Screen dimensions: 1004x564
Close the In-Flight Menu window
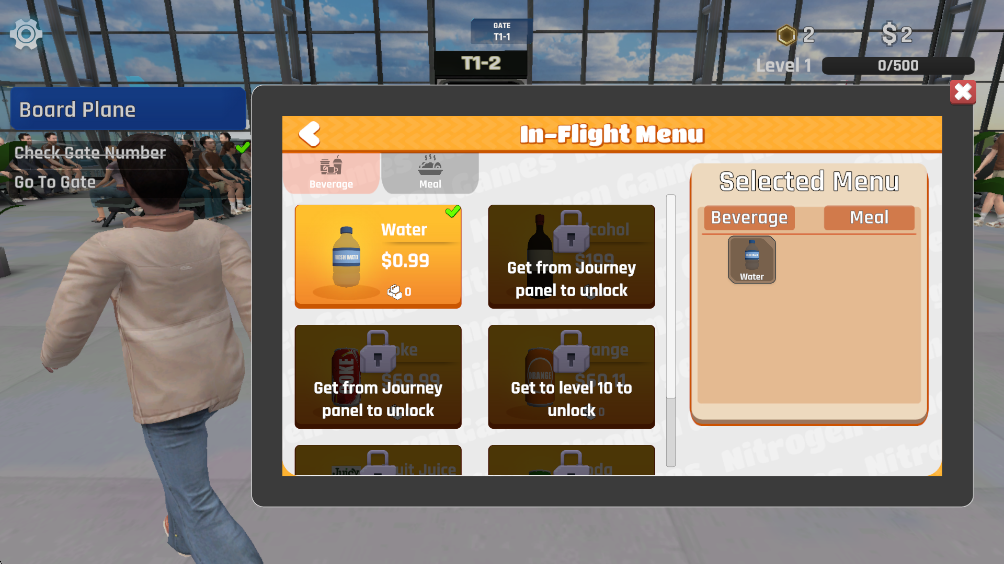tap(962, 93)
